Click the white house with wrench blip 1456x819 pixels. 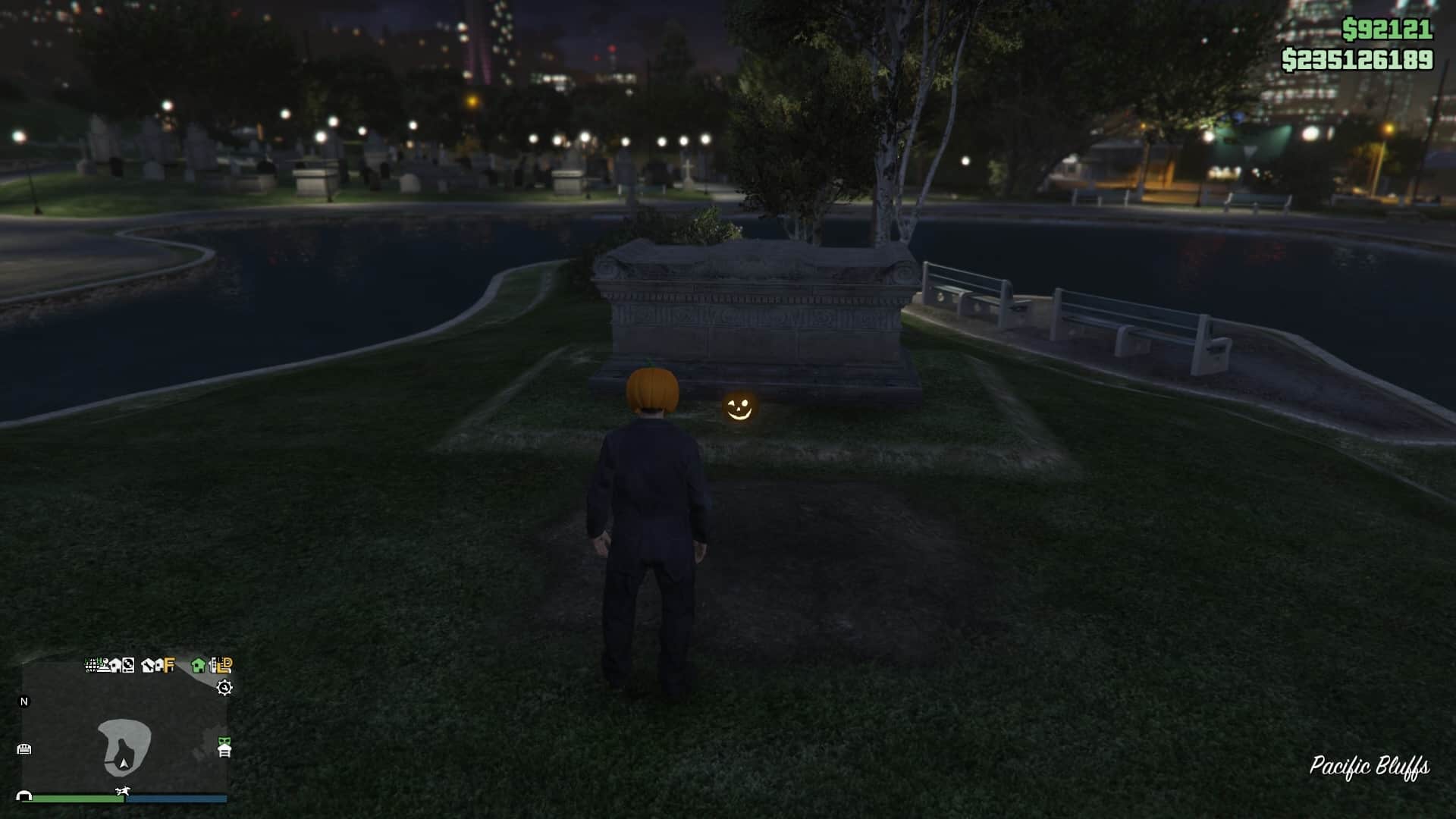[x=148, y=665]
